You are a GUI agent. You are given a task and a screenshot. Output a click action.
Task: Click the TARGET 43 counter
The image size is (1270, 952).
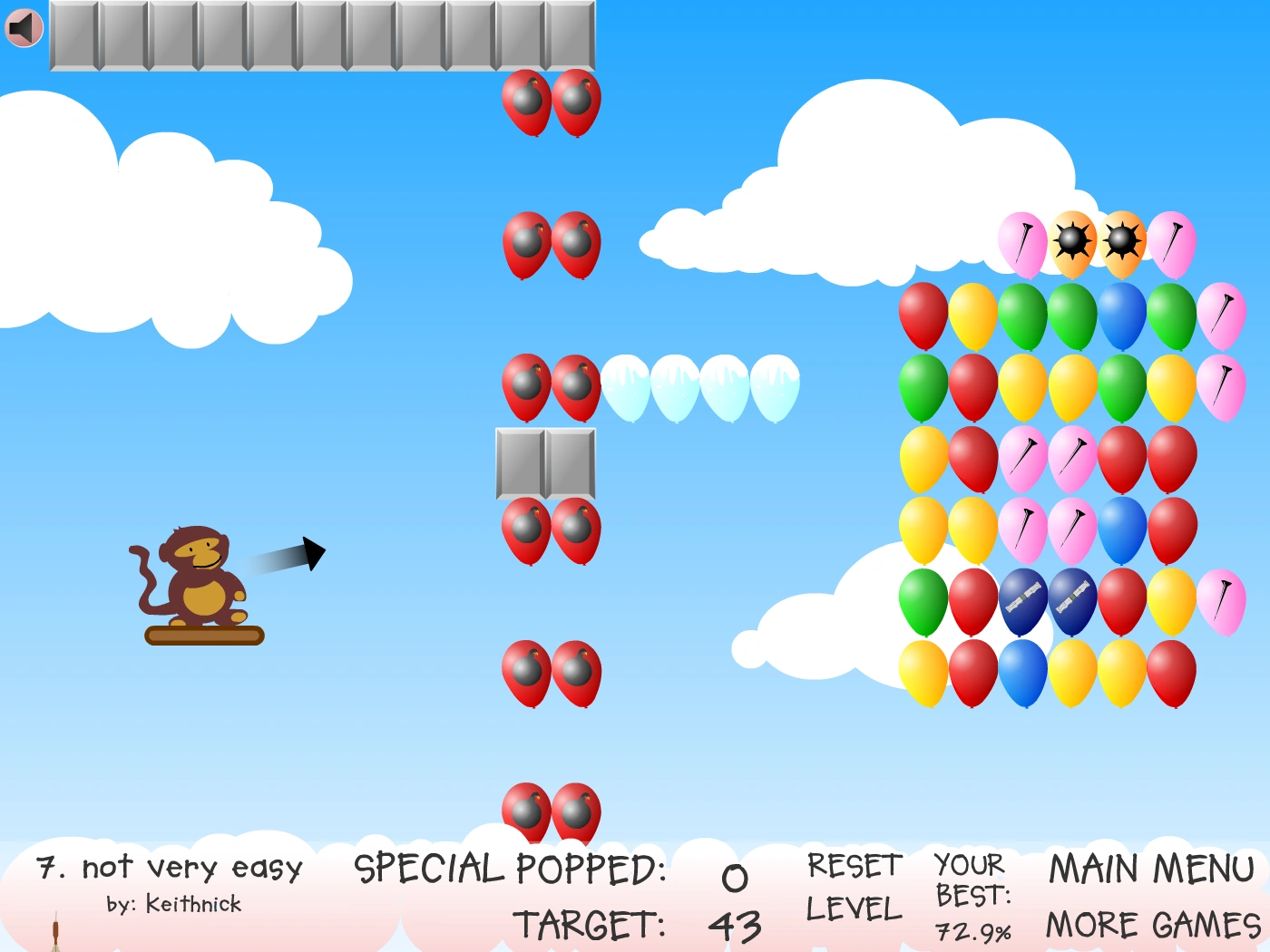[635, 925]
